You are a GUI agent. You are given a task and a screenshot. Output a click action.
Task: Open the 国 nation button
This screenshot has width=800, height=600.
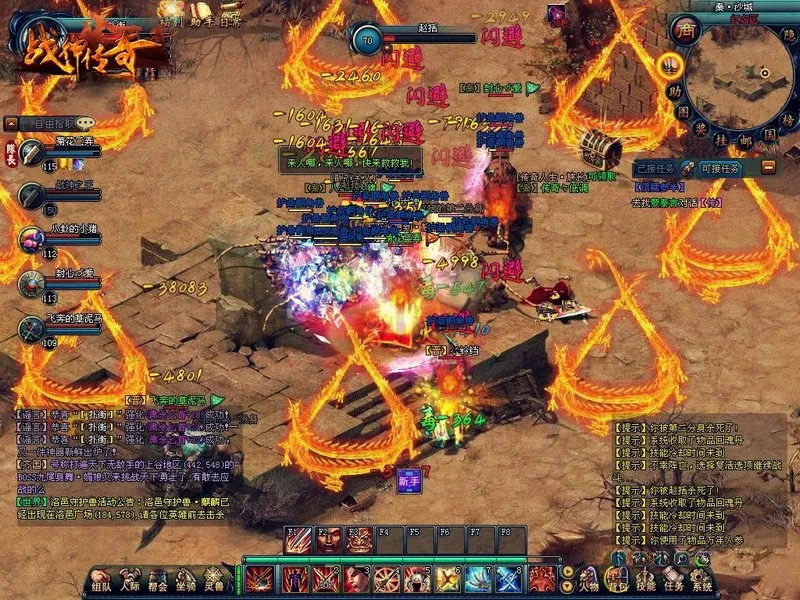pyautogui.click(x=770, y=132)
